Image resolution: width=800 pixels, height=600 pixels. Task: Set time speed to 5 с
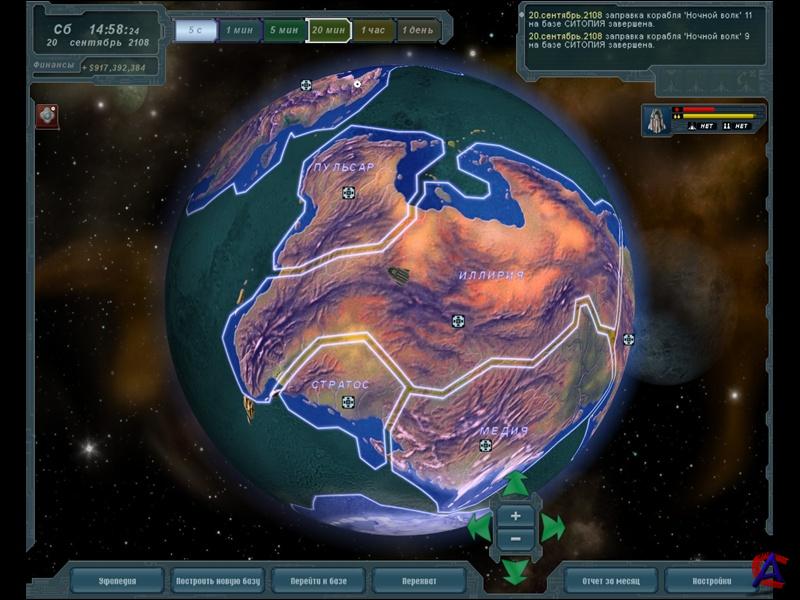click(196, 31)
